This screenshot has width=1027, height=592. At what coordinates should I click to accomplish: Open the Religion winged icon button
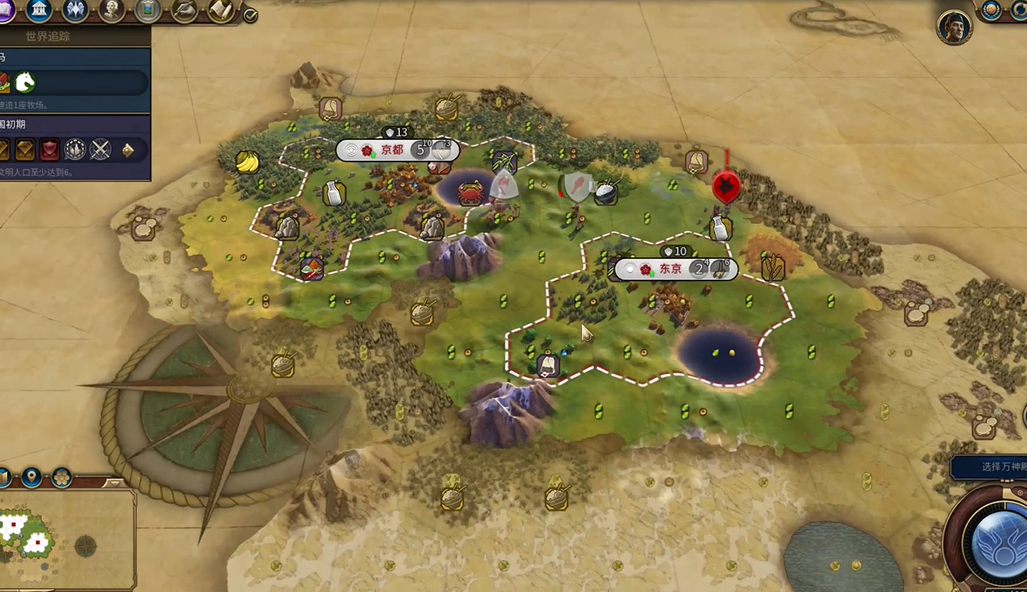point(76,10)
